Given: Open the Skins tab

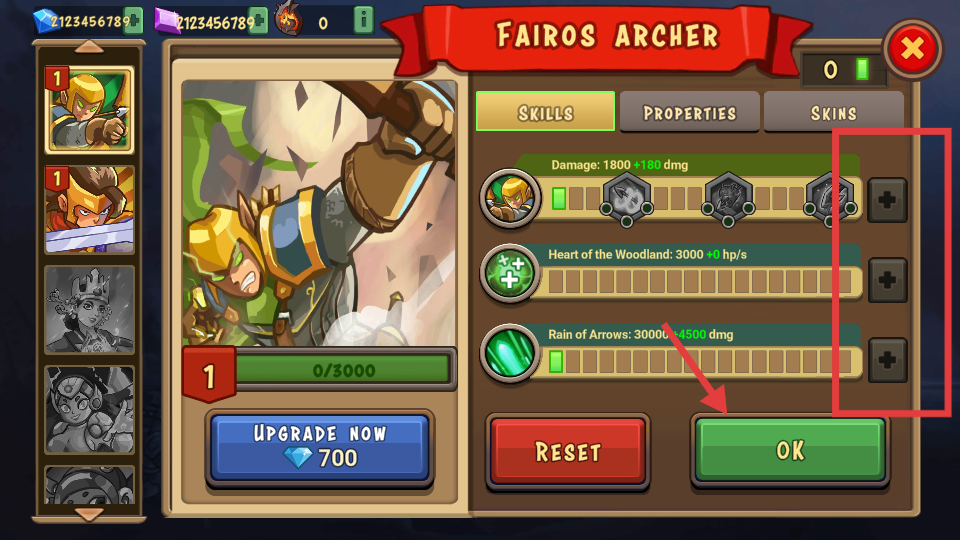Looking at the screenshot, I should click(833, 113).
